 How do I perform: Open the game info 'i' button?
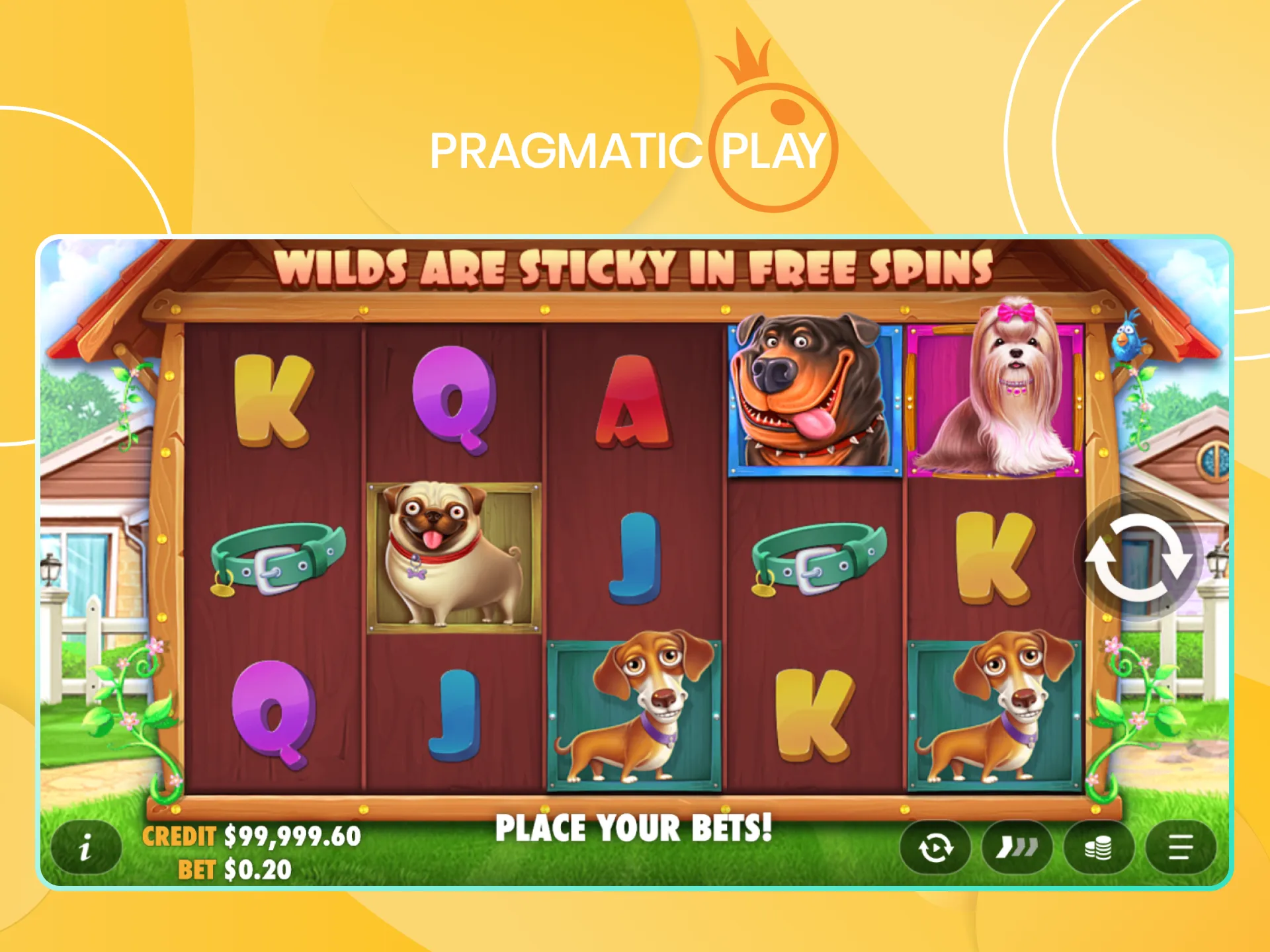click(x=86, y=848)
